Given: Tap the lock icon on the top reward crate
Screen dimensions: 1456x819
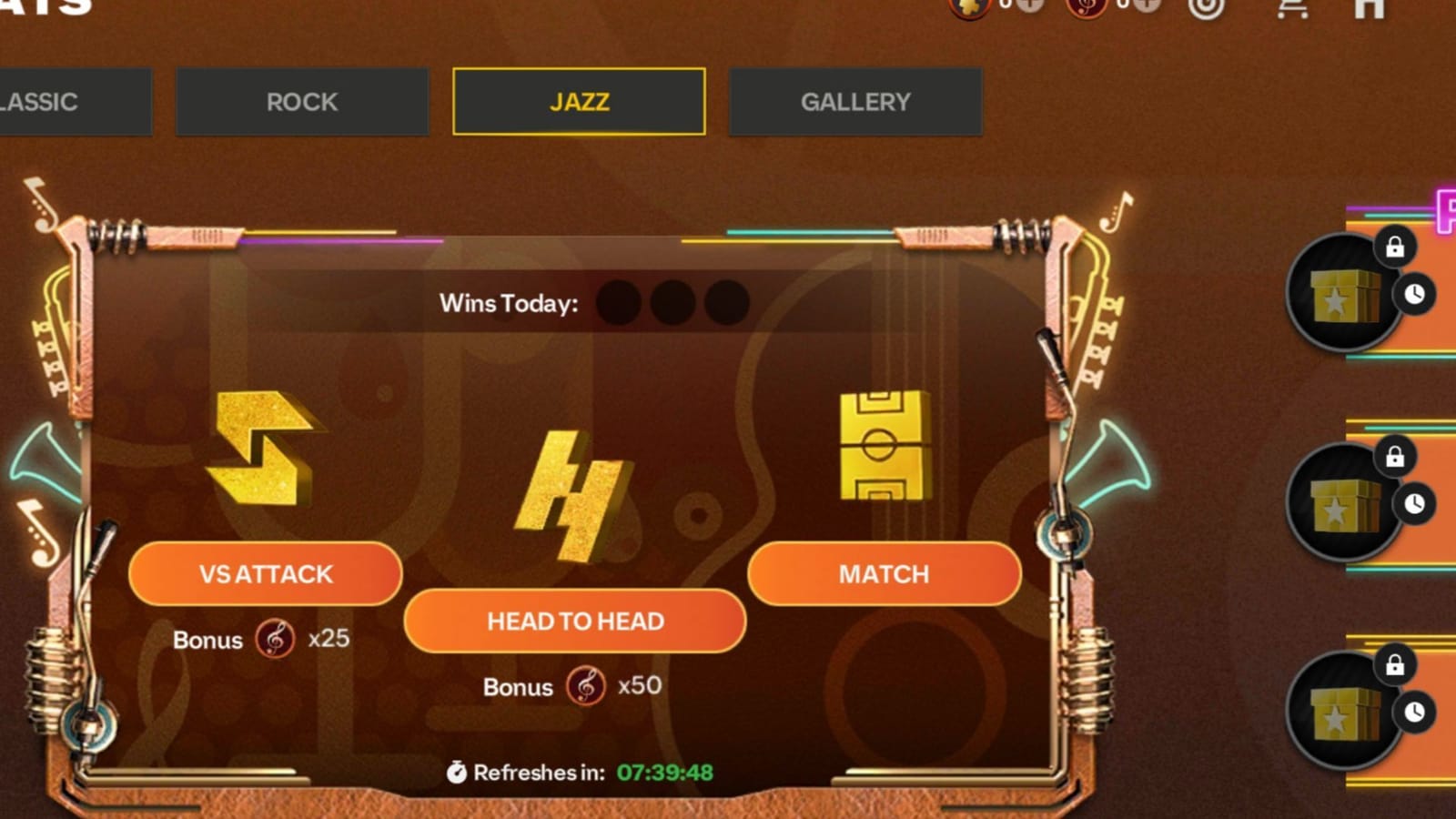Looking at the screenshot, I should point(1396,247).
